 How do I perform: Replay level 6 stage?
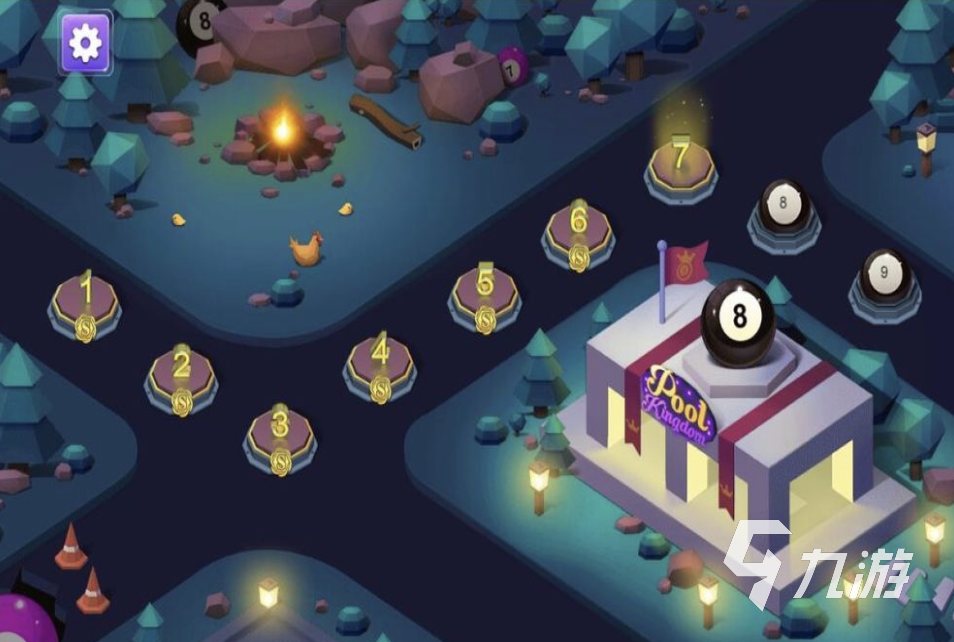click(578, 231)
